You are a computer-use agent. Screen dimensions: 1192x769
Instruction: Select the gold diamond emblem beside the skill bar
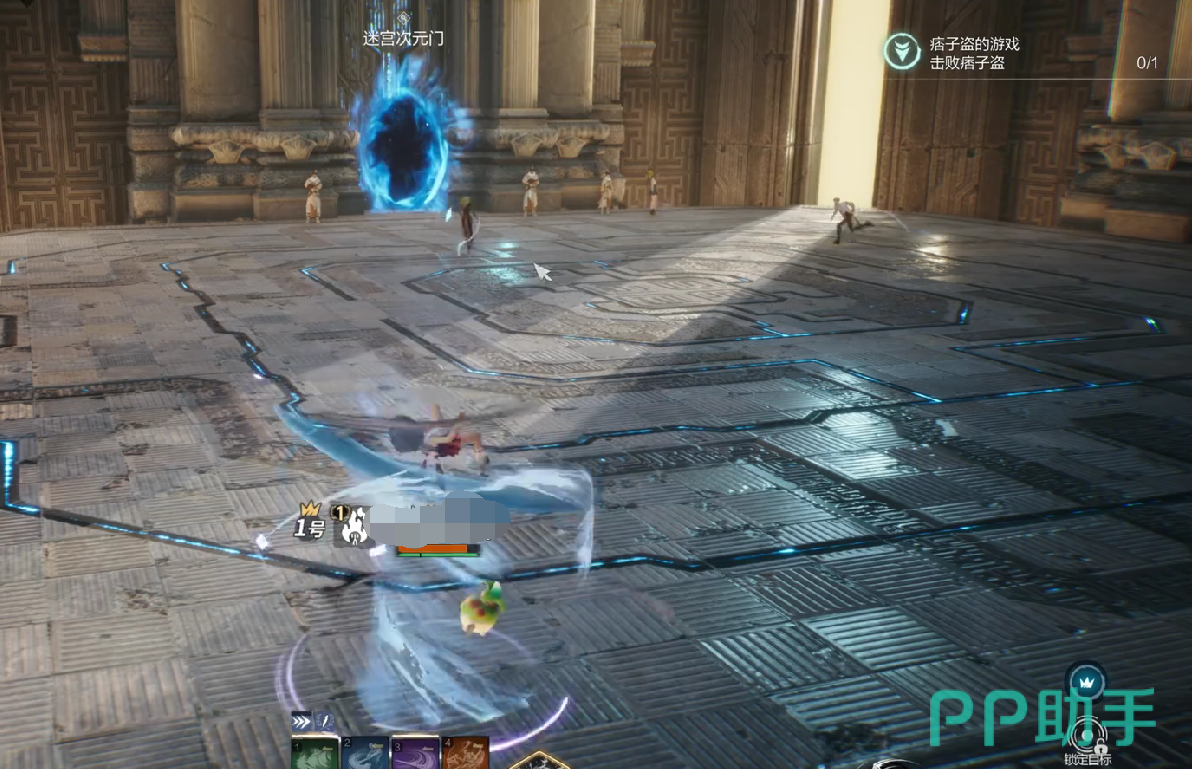tap(539, 762)
